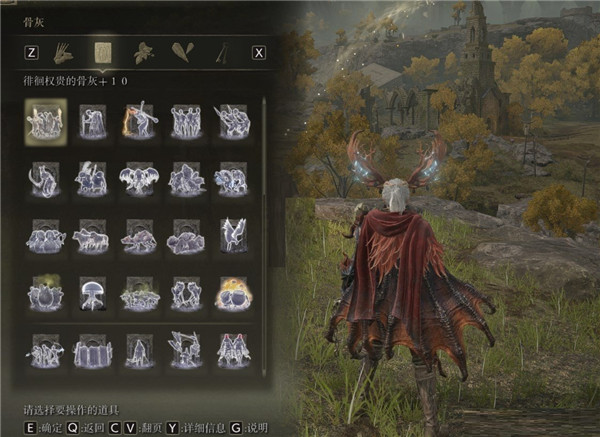Screen dimensions: 600x437
Task: Select the highlighted Wandering Nobles ashes slot
Action: pyautogui.click(x=45, y=122)
